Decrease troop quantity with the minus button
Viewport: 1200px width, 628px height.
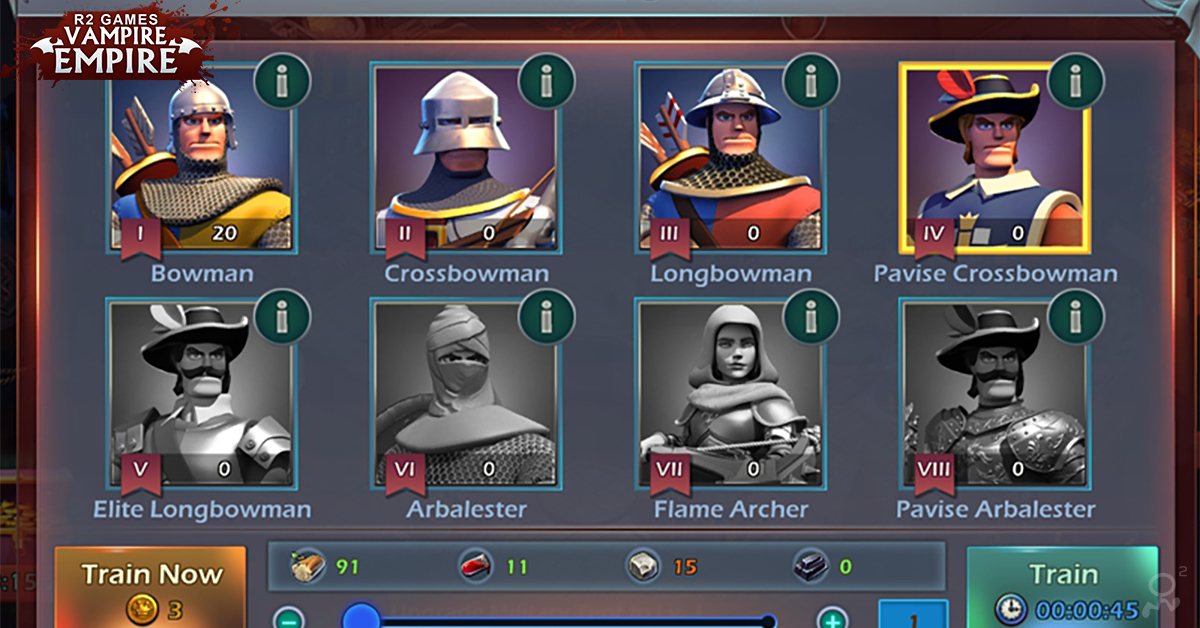[x=288, y=619]
